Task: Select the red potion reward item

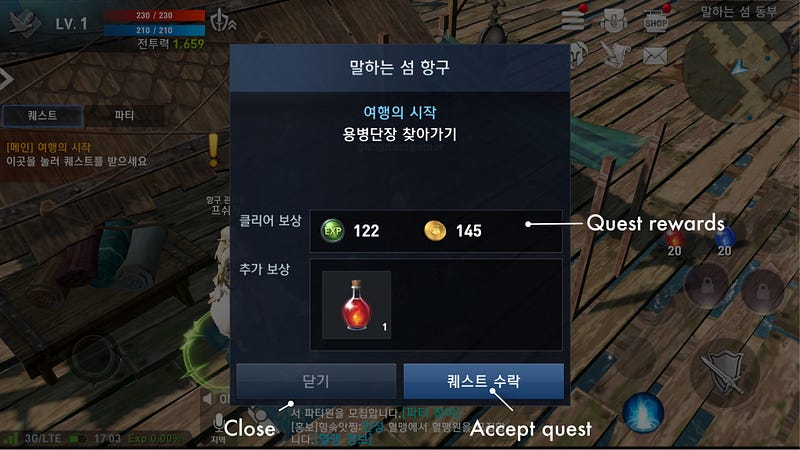Action: point(356,304)
